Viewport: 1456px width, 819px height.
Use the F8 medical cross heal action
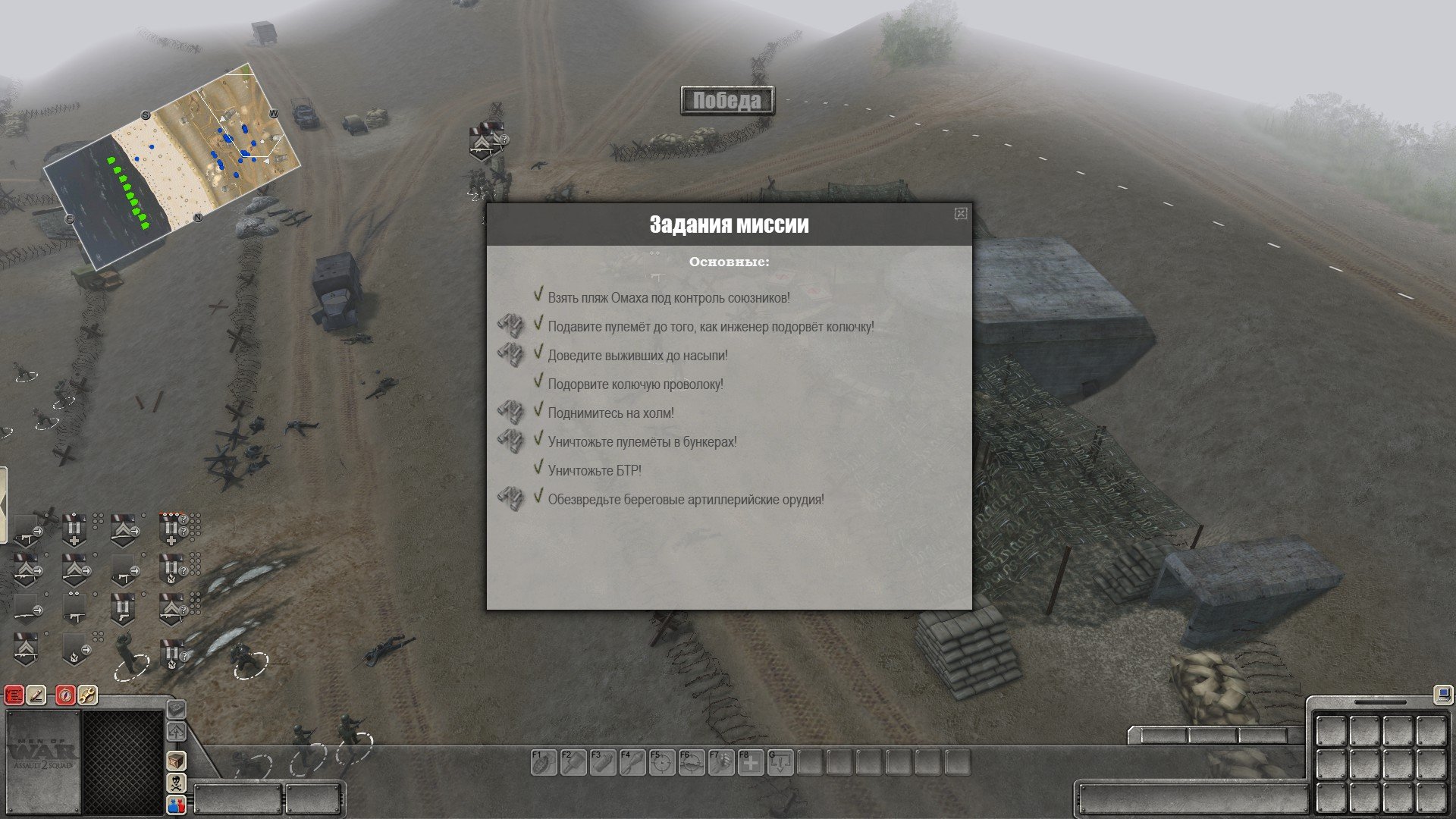coord(751,762)
